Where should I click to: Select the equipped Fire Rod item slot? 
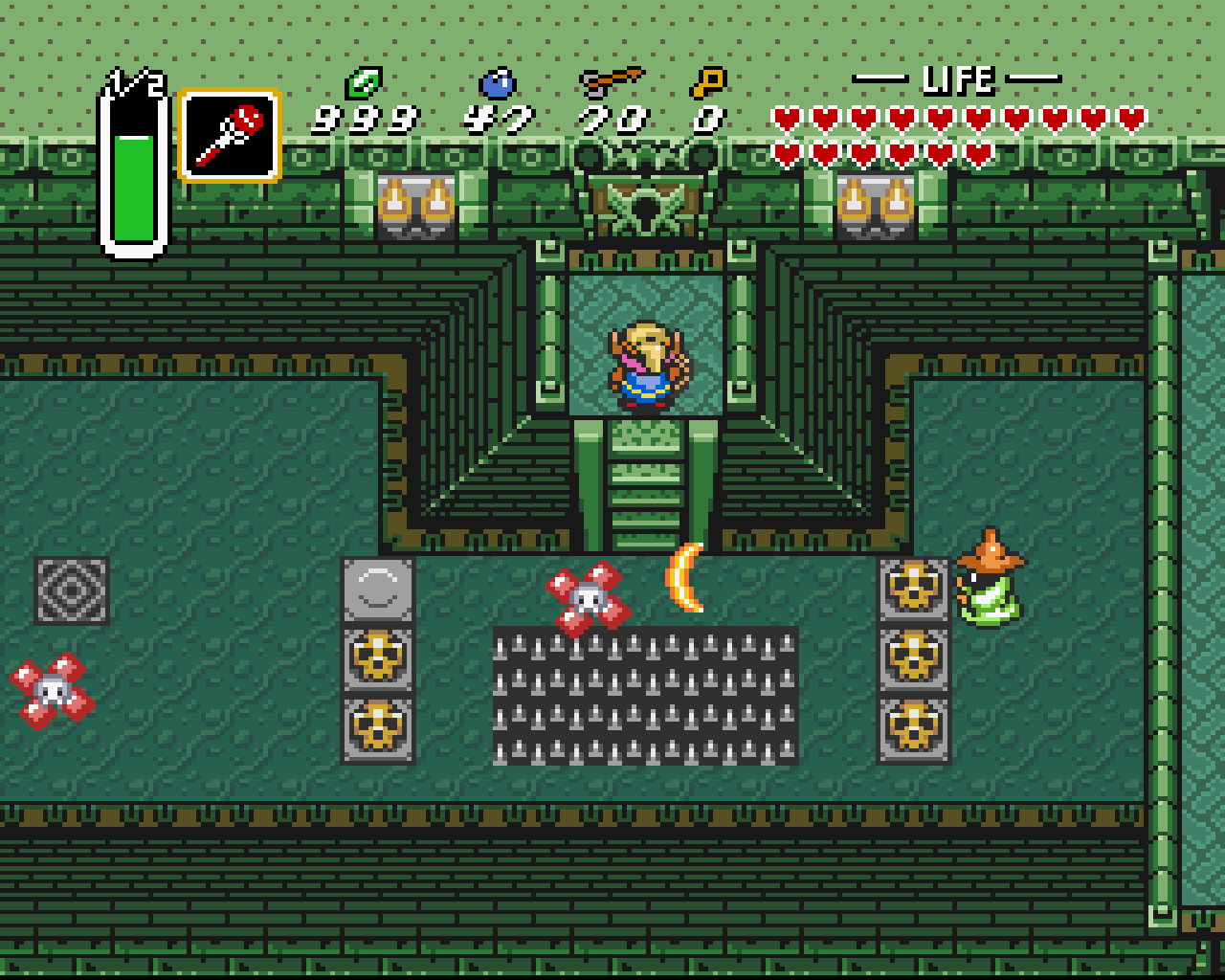[230, 136]
